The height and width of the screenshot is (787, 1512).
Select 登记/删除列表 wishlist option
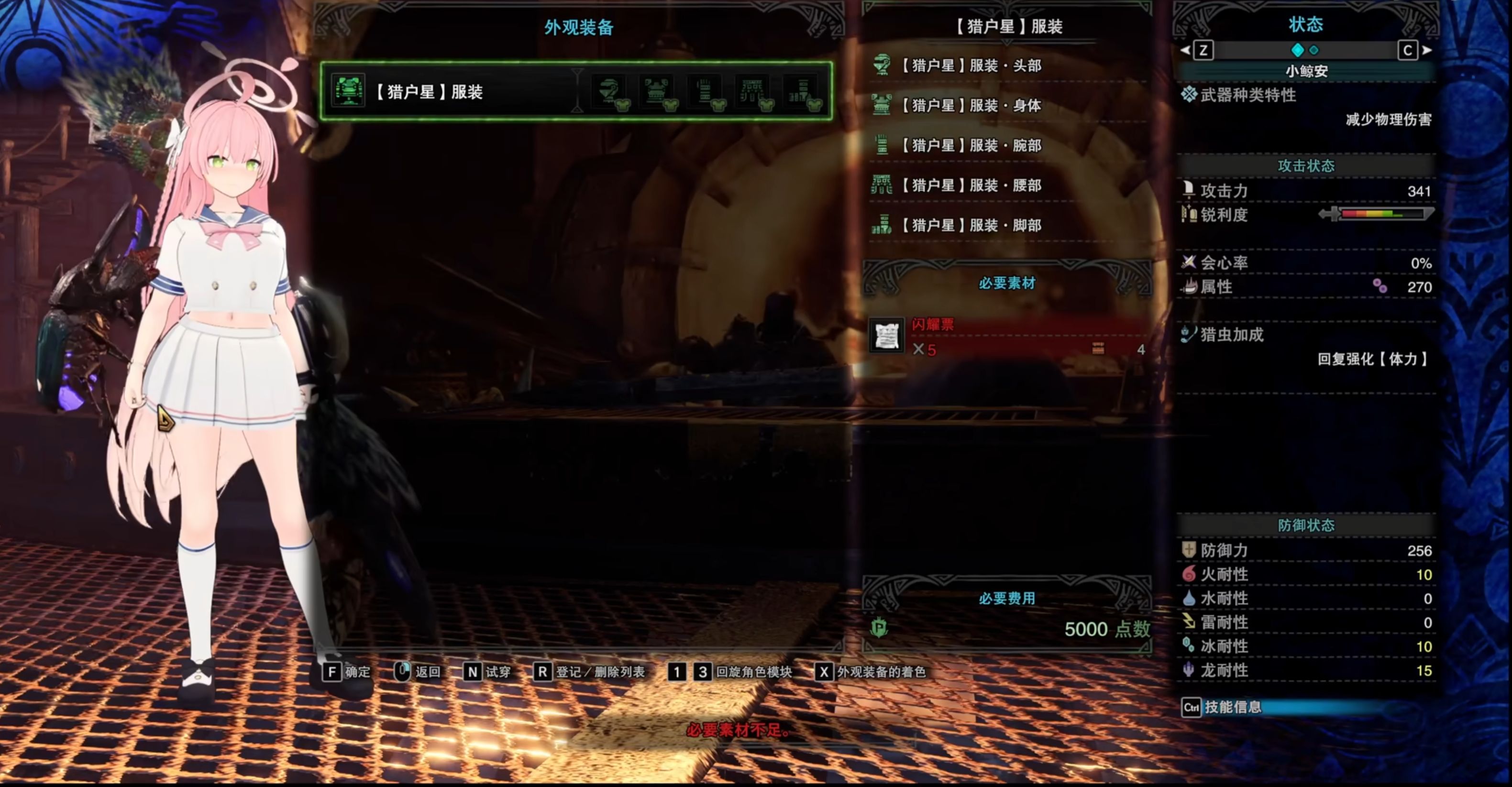590,672
